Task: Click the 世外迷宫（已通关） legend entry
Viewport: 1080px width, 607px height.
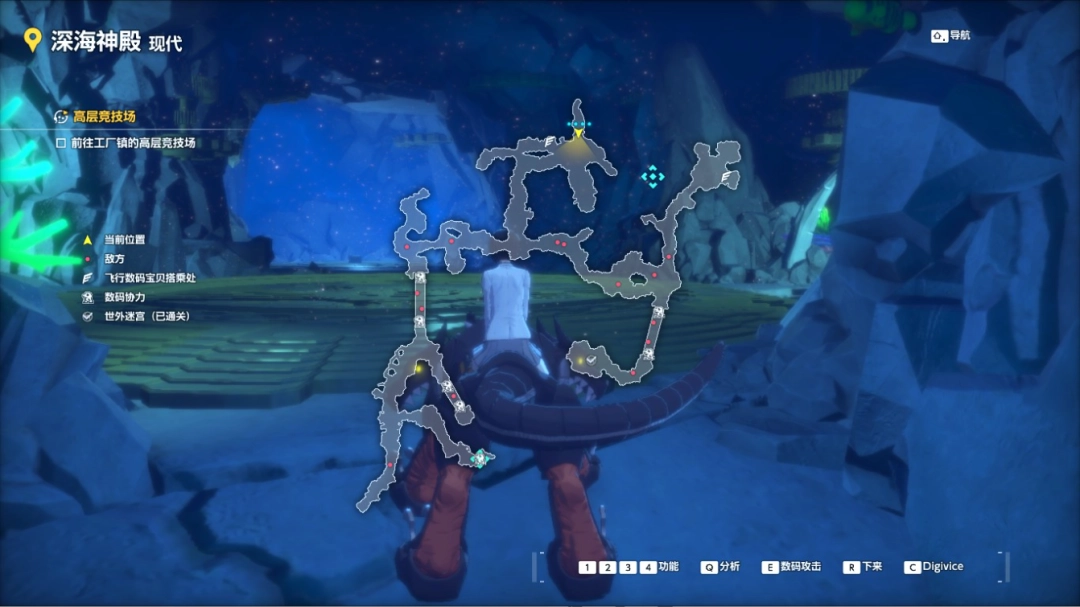Action: coord(146,316)
